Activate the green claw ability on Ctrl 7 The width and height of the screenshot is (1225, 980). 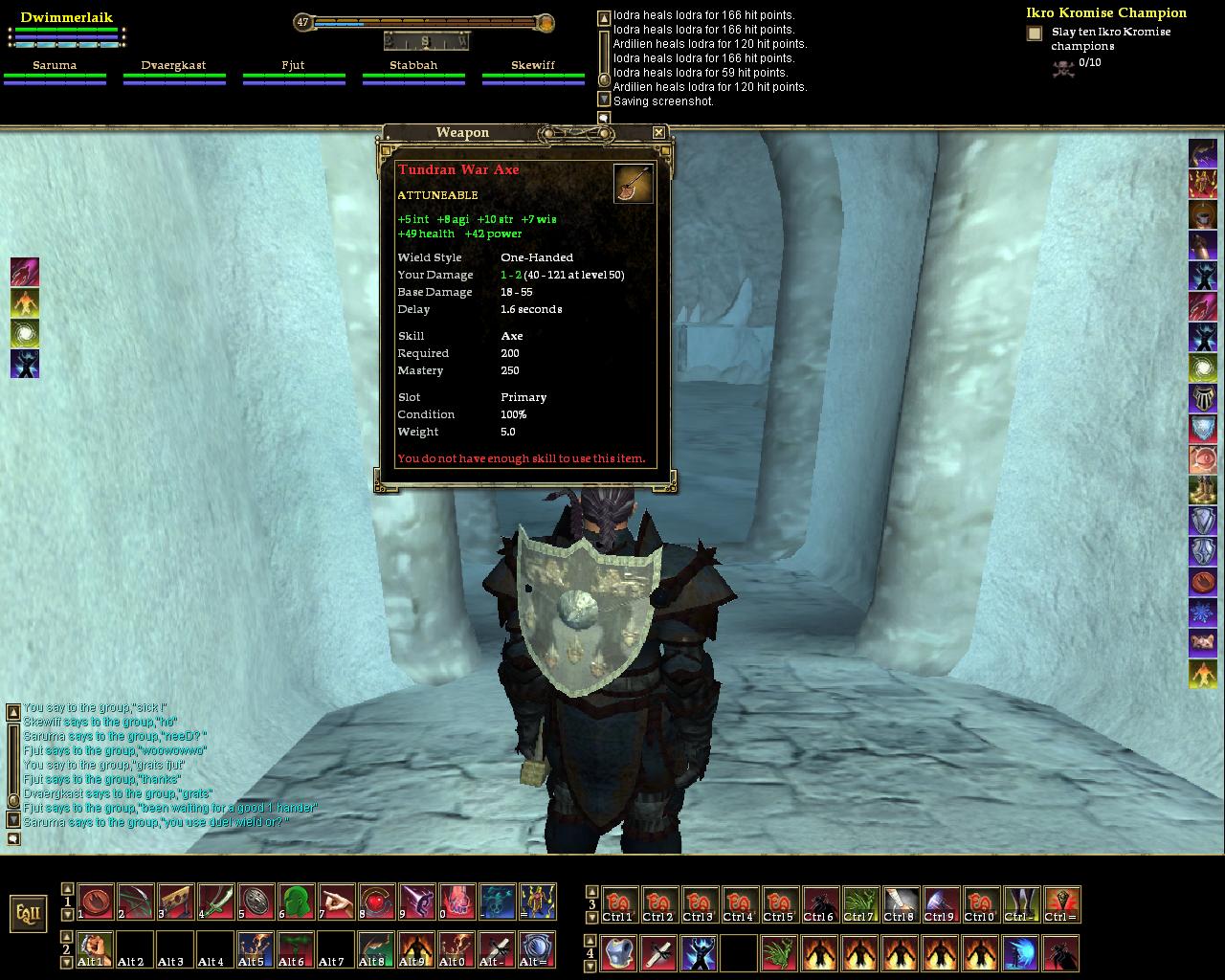pos(860,904)
